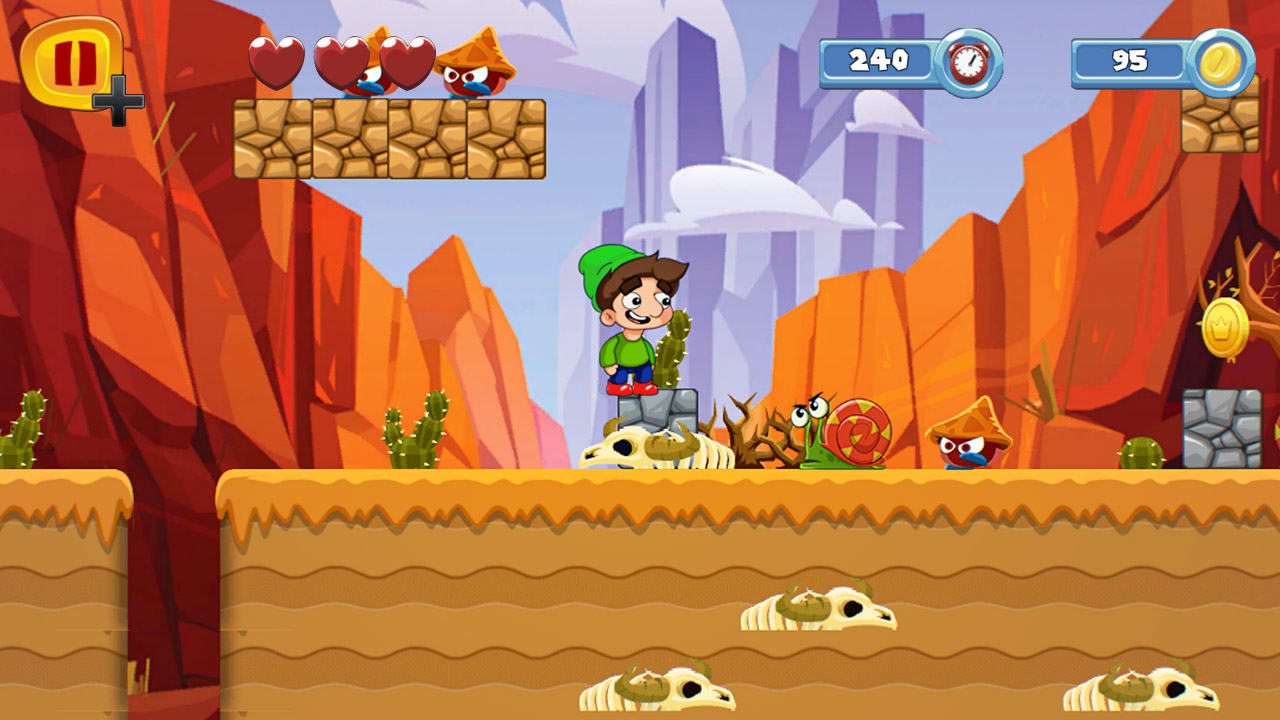1280x720 pixels.
Task: Click the mushroom enemy on the top platform
Action: [472, 70]
